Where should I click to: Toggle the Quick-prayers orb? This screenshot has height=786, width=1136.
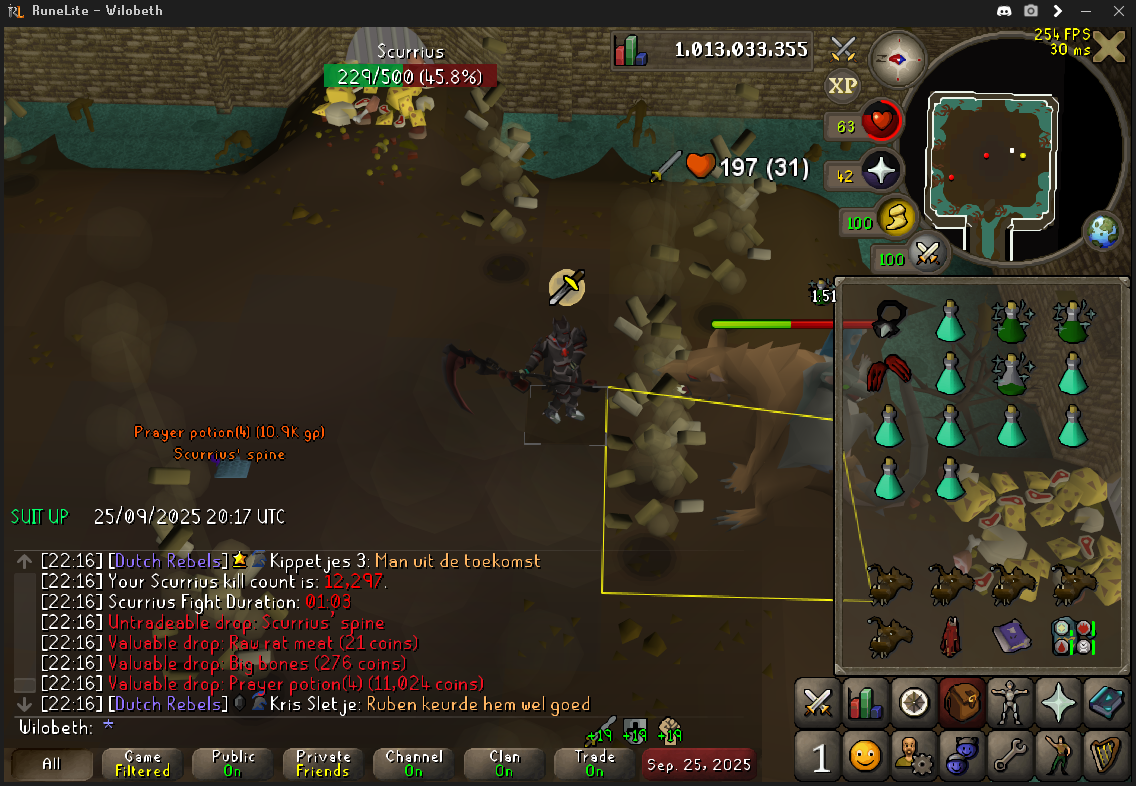pos(881,173)
